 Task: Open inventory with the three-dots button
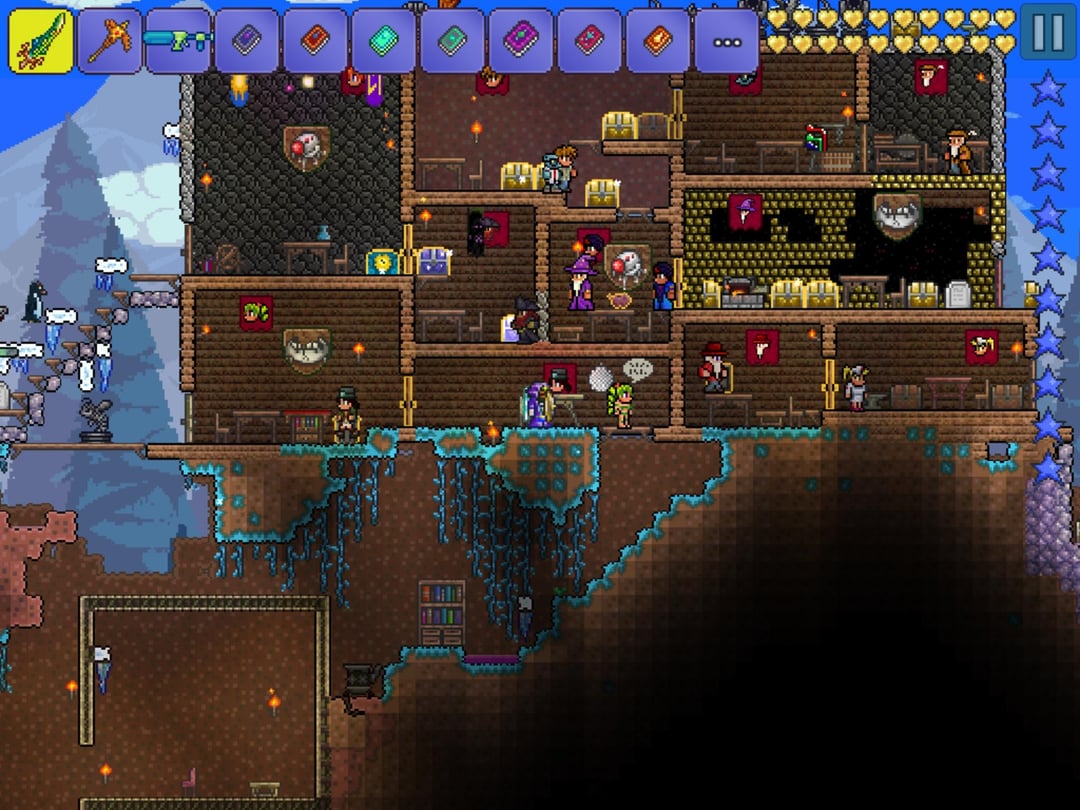point(727,42)
